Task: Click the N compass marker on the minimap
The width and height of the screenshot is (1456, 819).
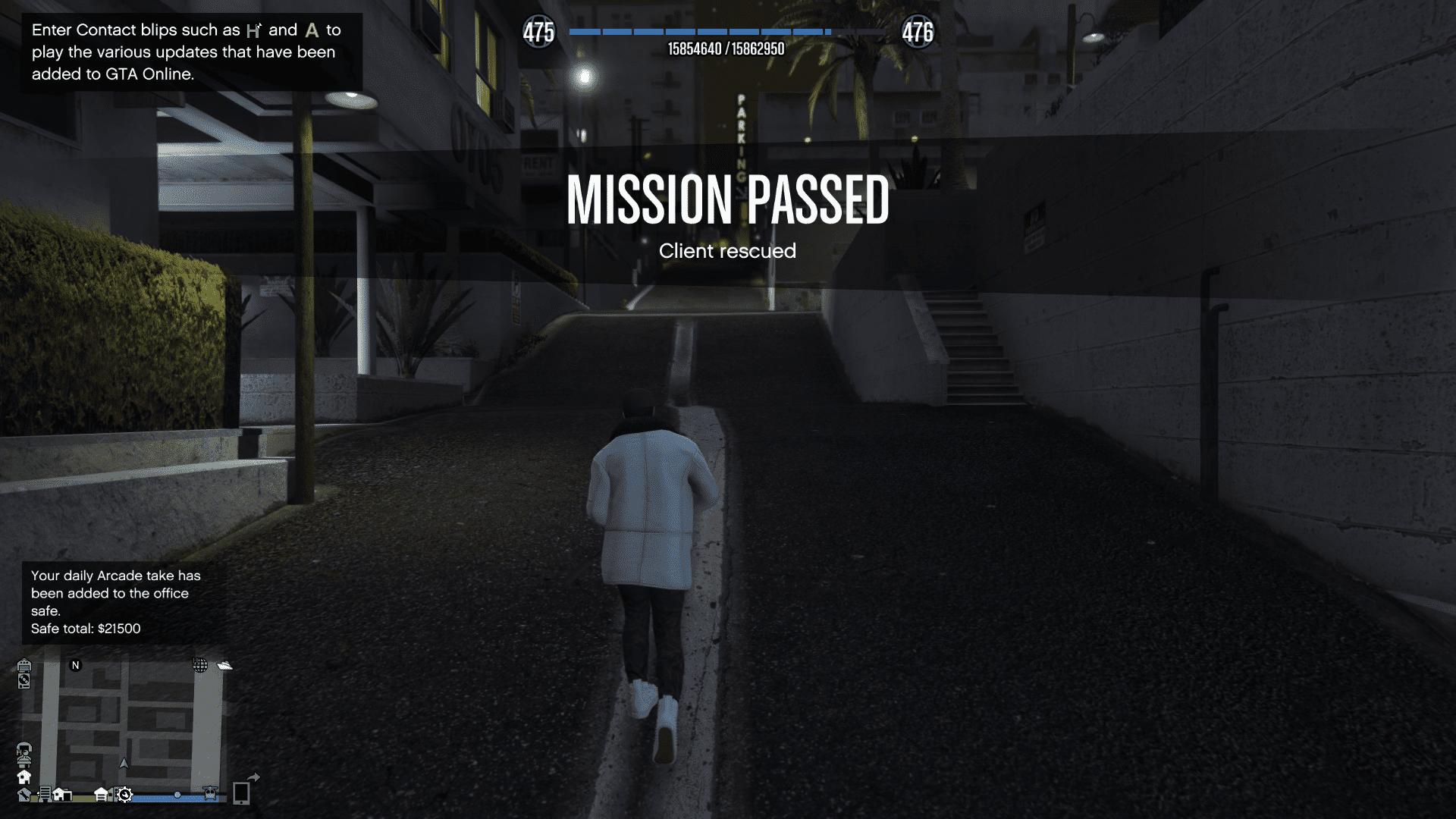Action: tap(75, 666)
